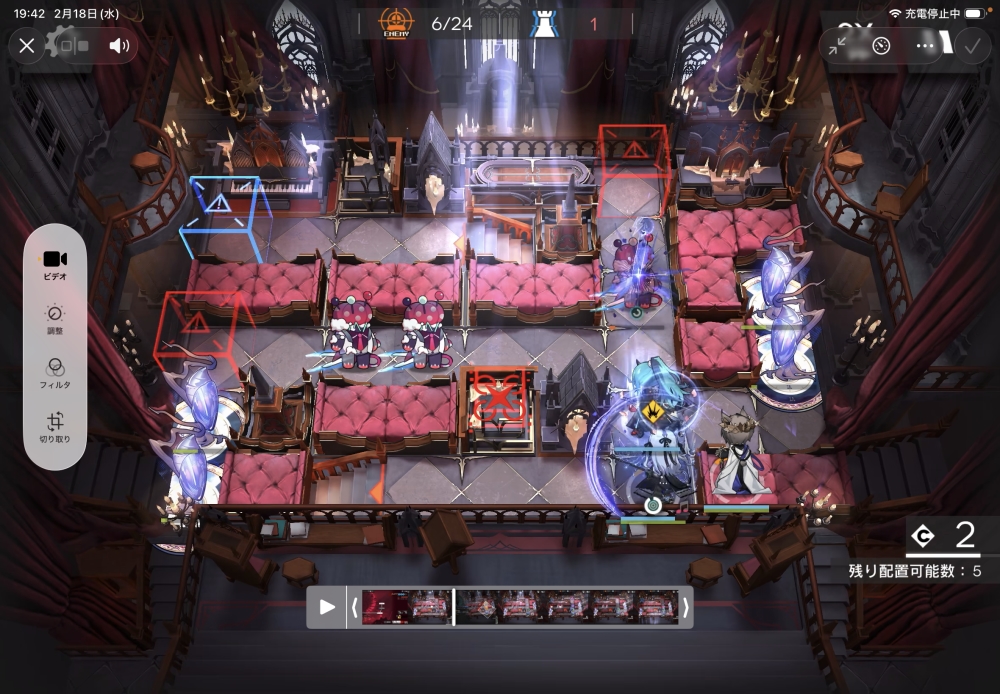Click the white playhead on the filmstrip

point(454,607)
